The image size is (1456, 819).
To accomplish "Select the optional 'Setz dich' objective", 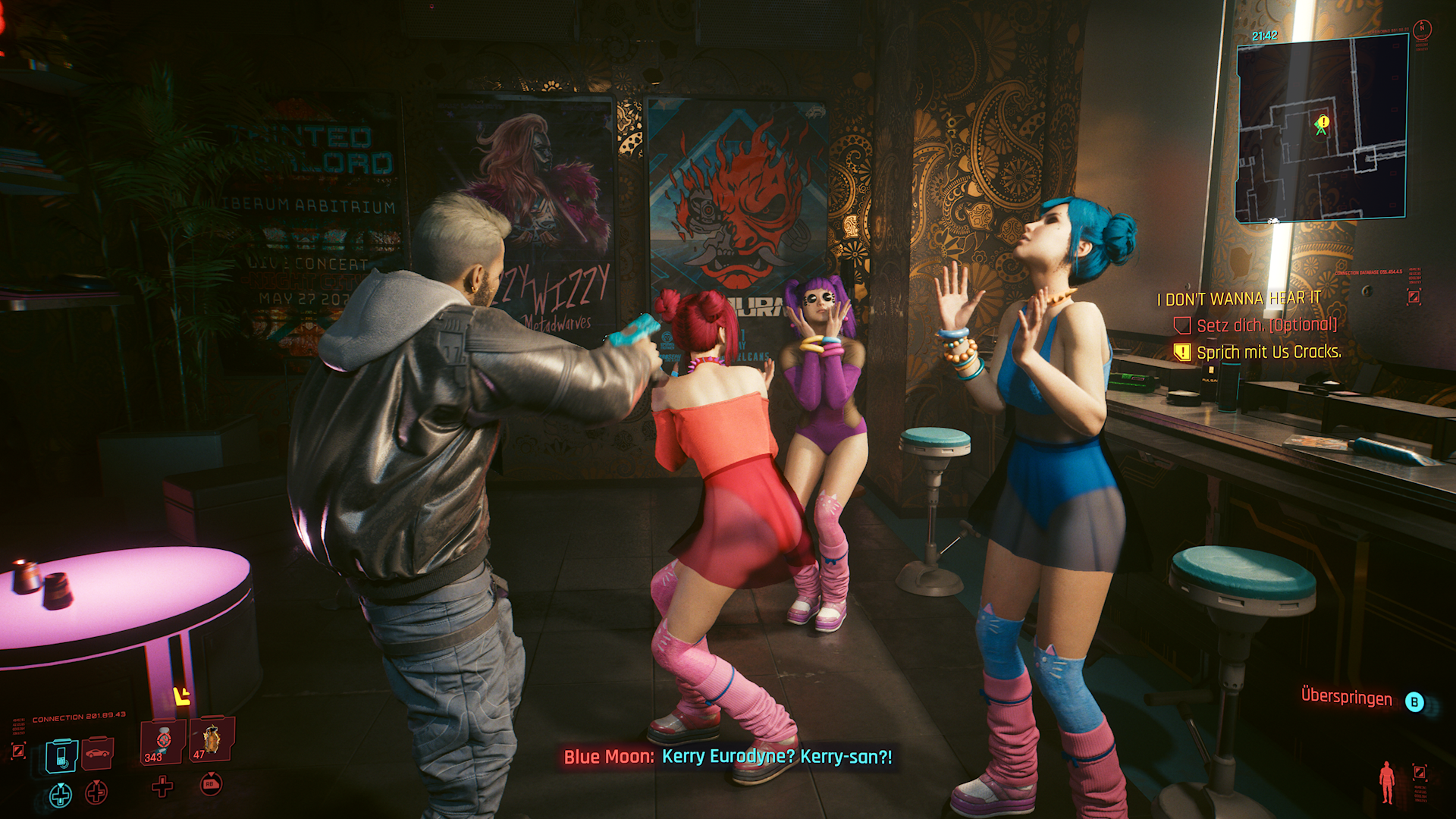I will tap(1266, 325).
